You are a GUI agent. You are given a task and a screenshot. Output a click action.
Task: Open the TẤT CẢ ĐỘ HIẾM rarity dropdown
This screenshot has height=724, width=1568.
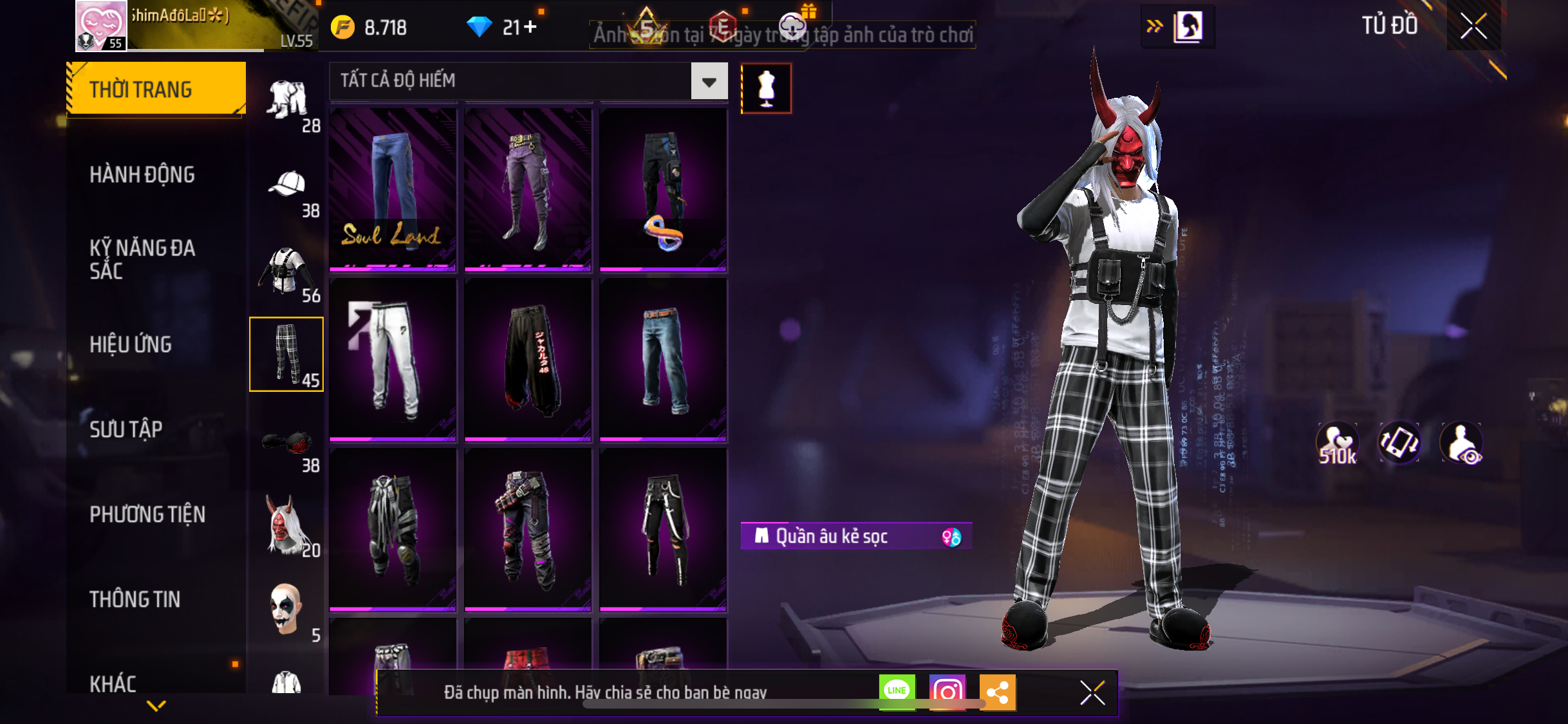[709, 81]
